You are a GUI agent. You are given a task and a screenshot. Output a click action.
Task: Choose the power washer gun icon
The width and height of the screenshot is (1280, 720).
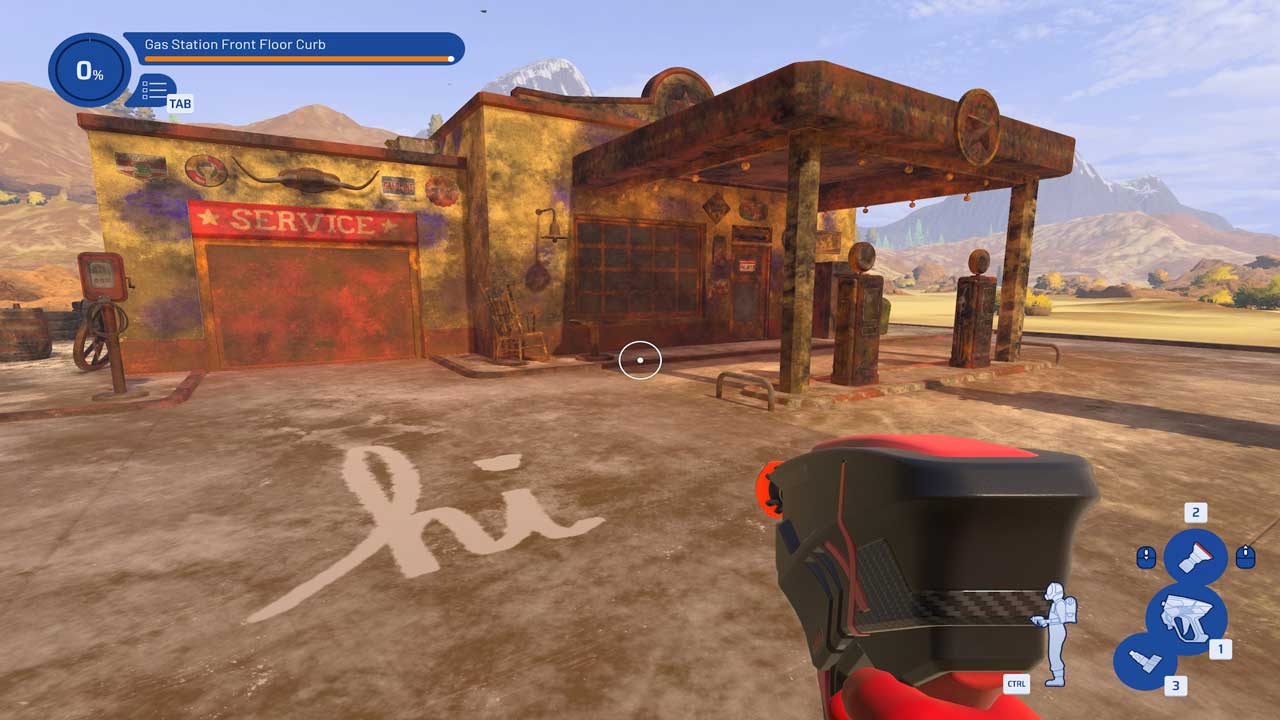point(1185,618)
